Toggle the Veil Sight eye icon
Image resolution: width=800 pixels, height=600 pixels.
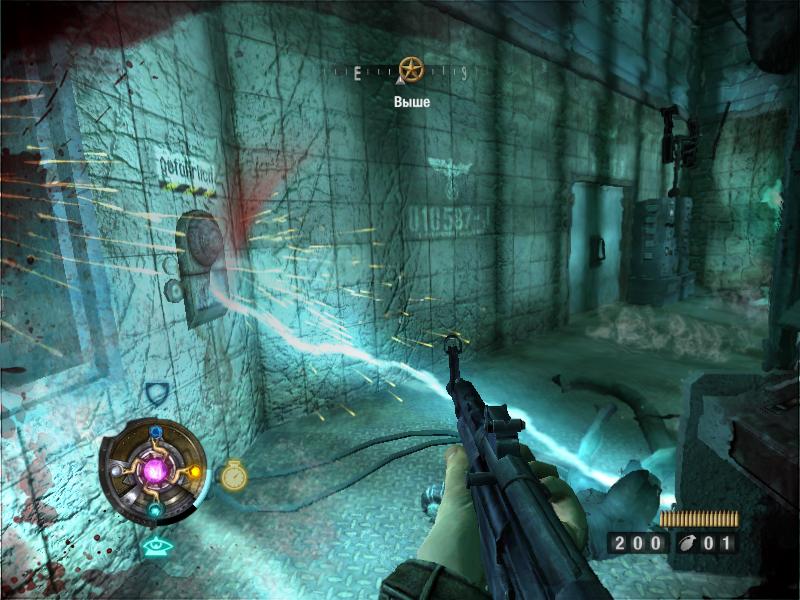154,546
